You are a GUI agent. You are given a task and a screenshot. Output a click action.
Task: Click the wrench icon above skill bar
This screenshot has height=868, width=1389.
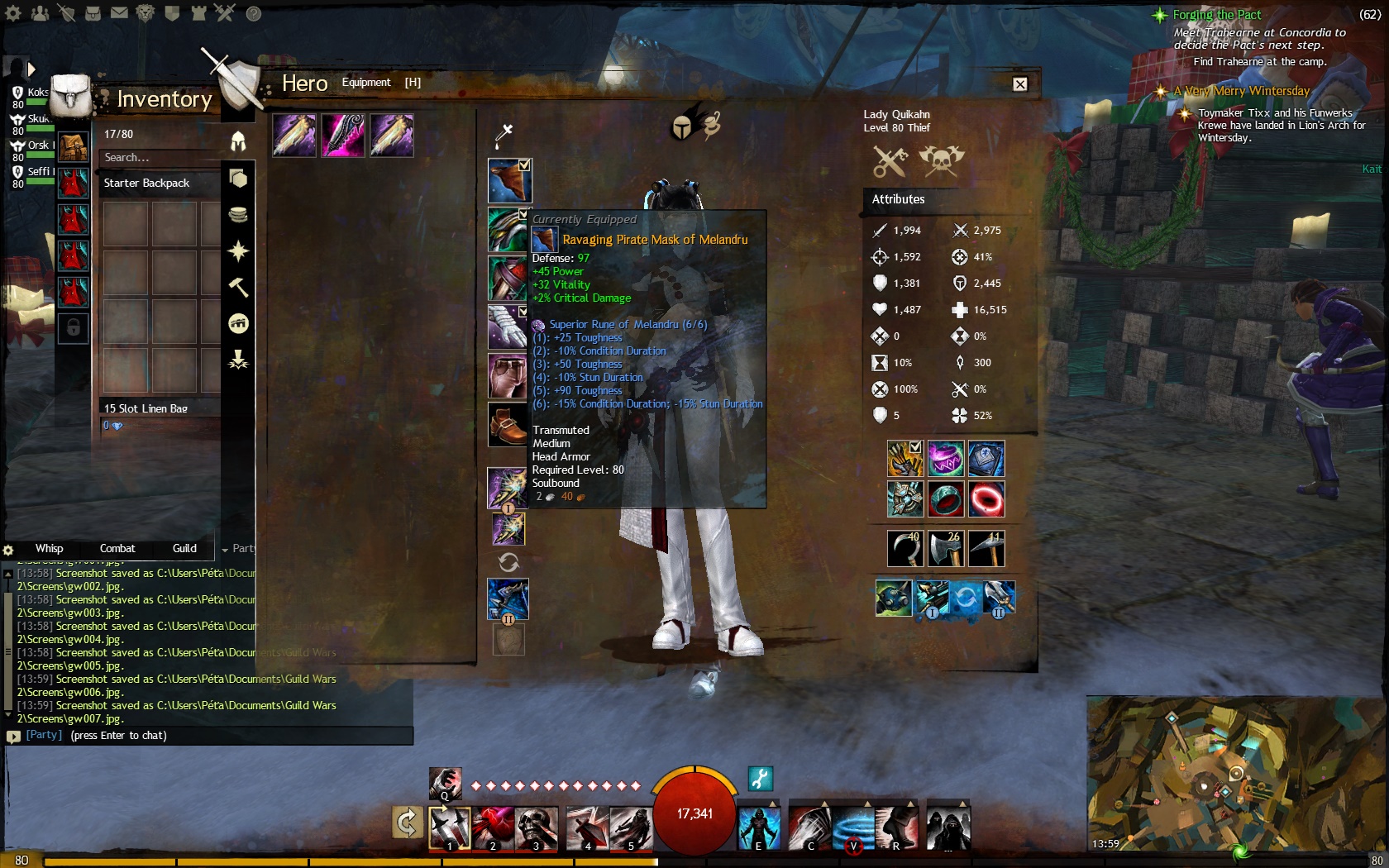pyautogui.click(x=761, y=779)
